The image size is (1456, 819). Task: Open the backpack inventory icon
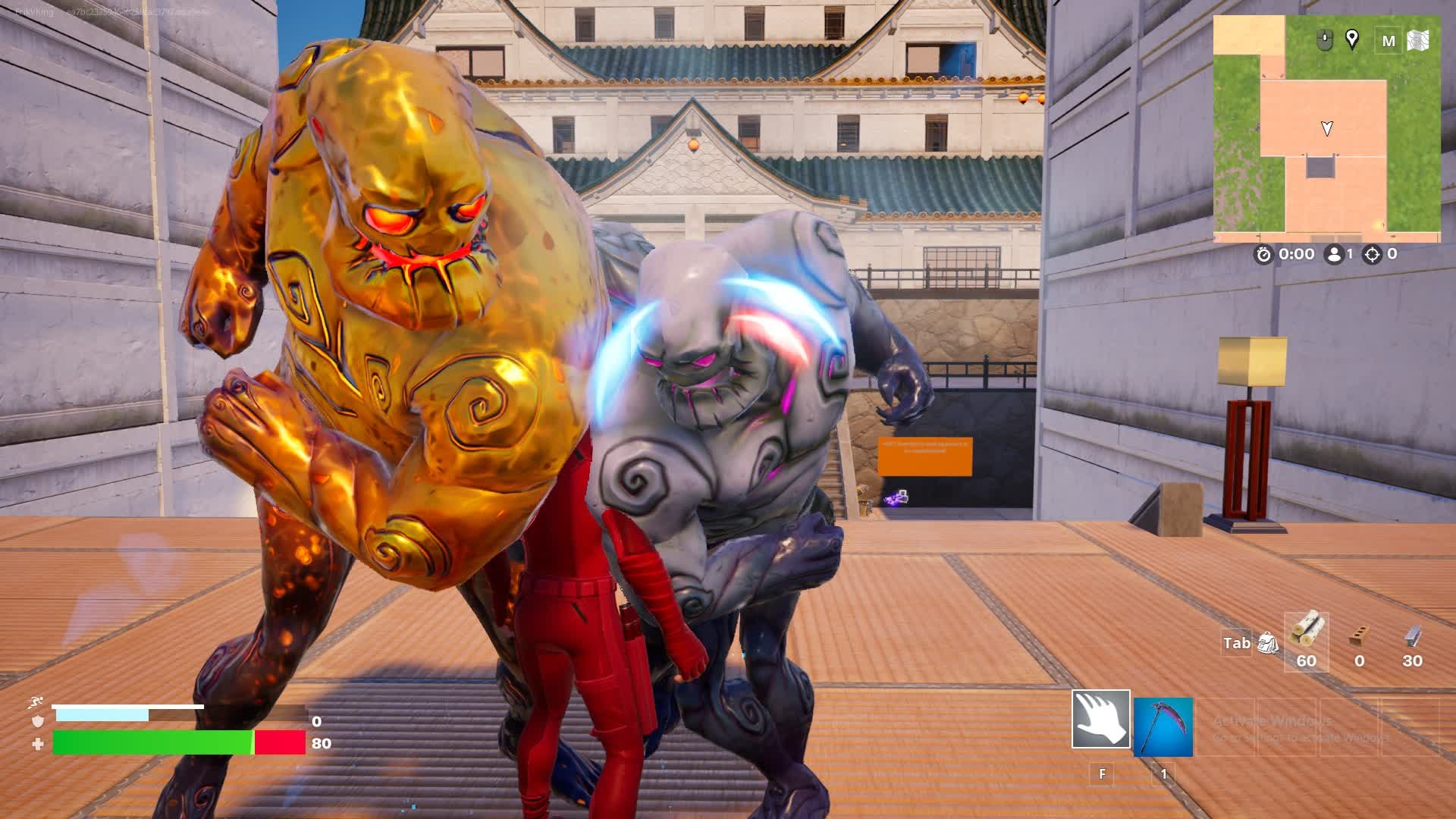pyautogui.click(x=1268, y=643)
